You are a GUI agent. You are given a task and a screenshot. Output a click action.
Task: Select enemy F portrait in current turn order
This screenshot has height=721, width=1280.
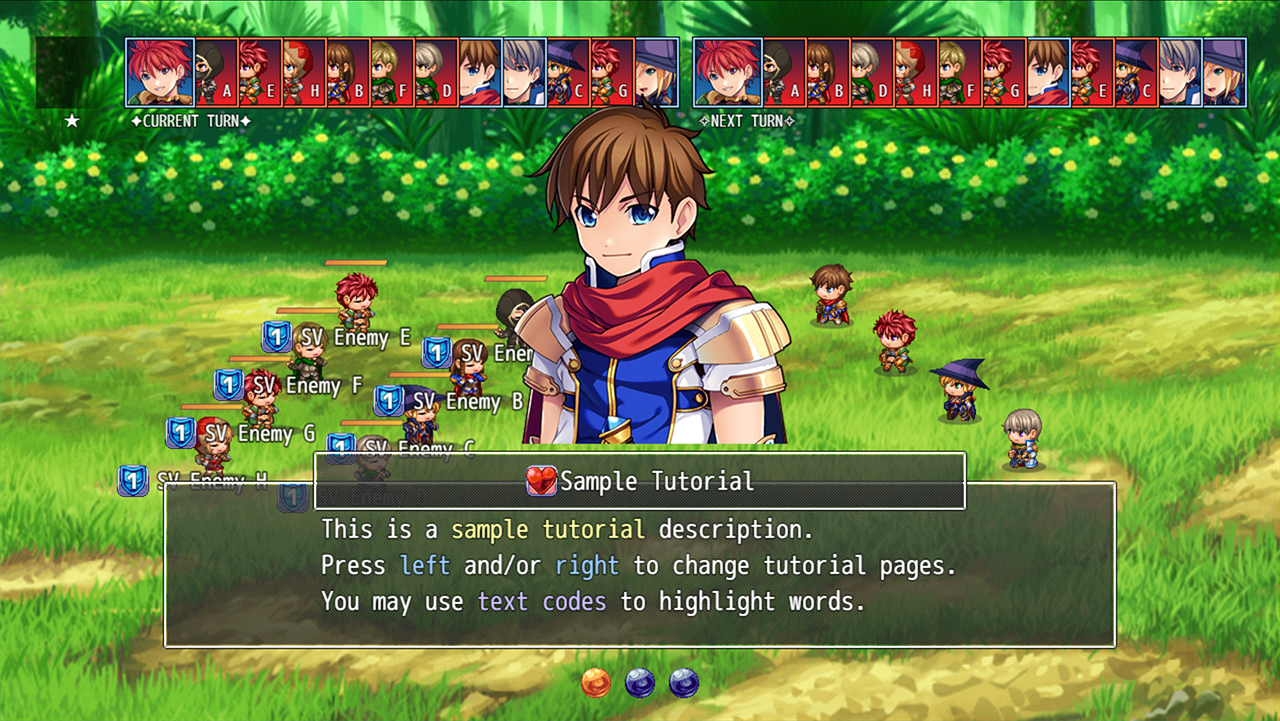[392, 72]
